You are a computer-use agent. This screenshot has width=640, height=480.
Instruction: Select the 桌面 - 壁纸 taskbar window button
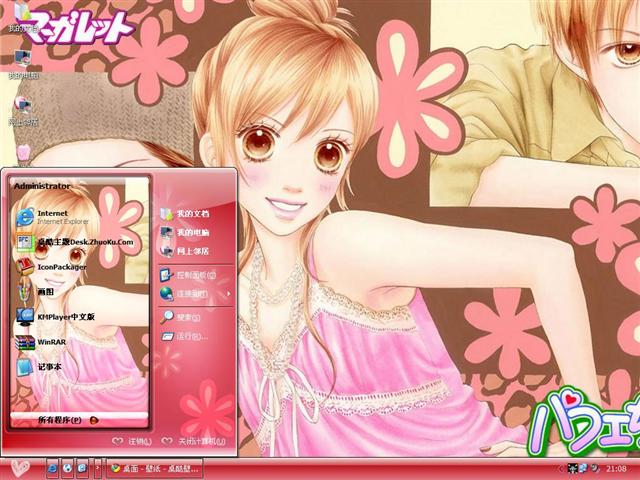[155, 467]
